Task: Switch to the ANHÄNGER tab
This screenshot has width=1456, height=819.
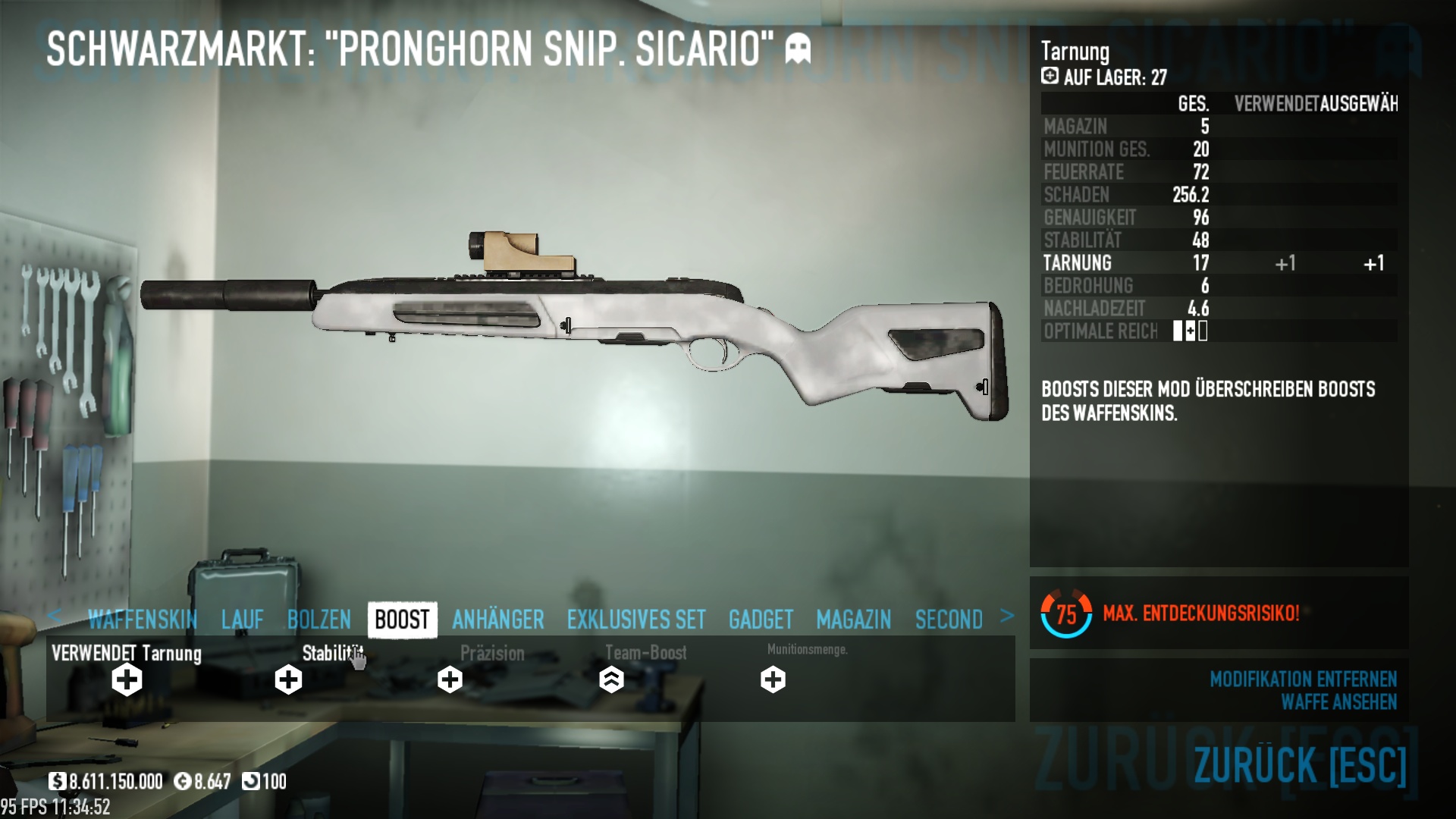Action: pyautogui.click(x=498, y=620)
